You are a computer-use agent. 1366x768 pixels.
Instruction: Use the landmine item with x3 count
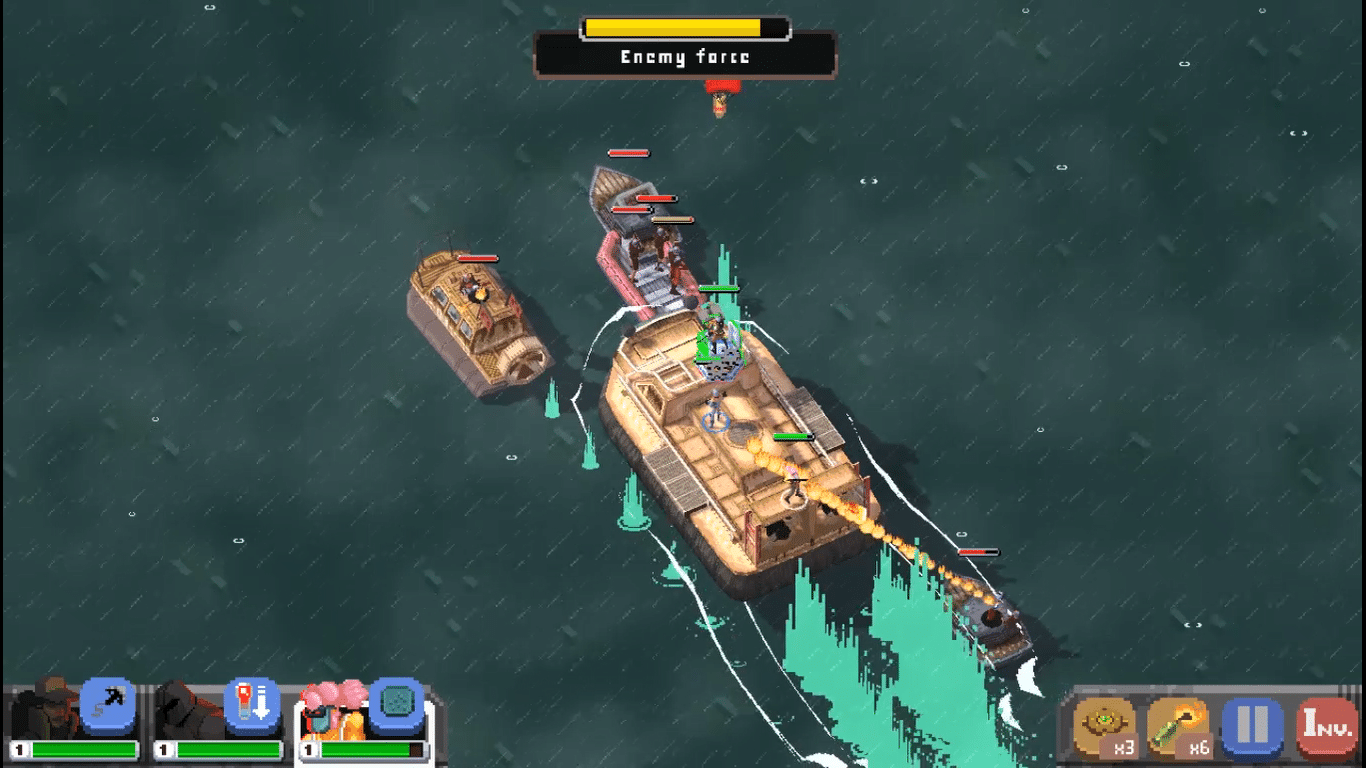1104,724
